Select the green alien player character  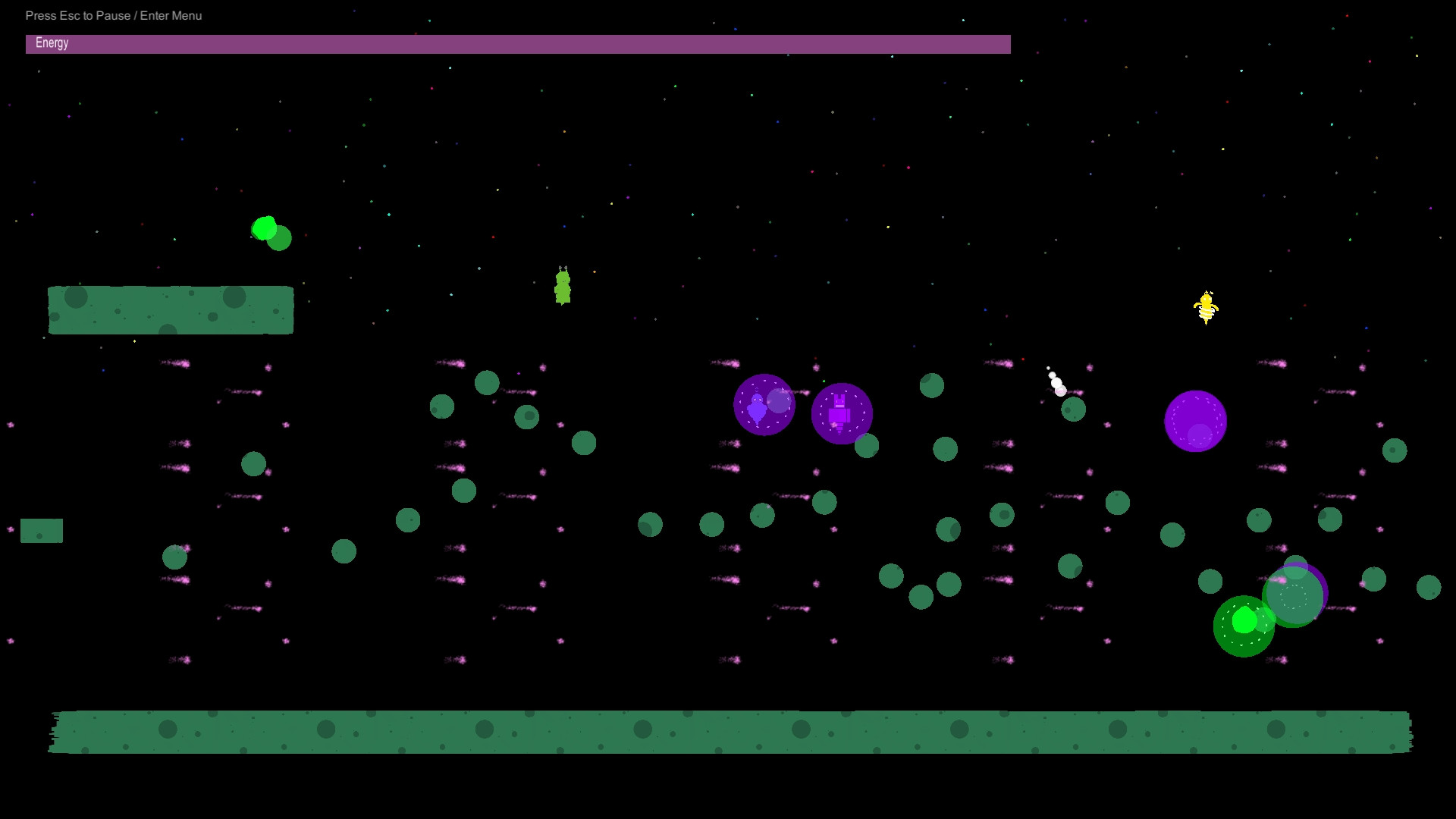(561, 288)
